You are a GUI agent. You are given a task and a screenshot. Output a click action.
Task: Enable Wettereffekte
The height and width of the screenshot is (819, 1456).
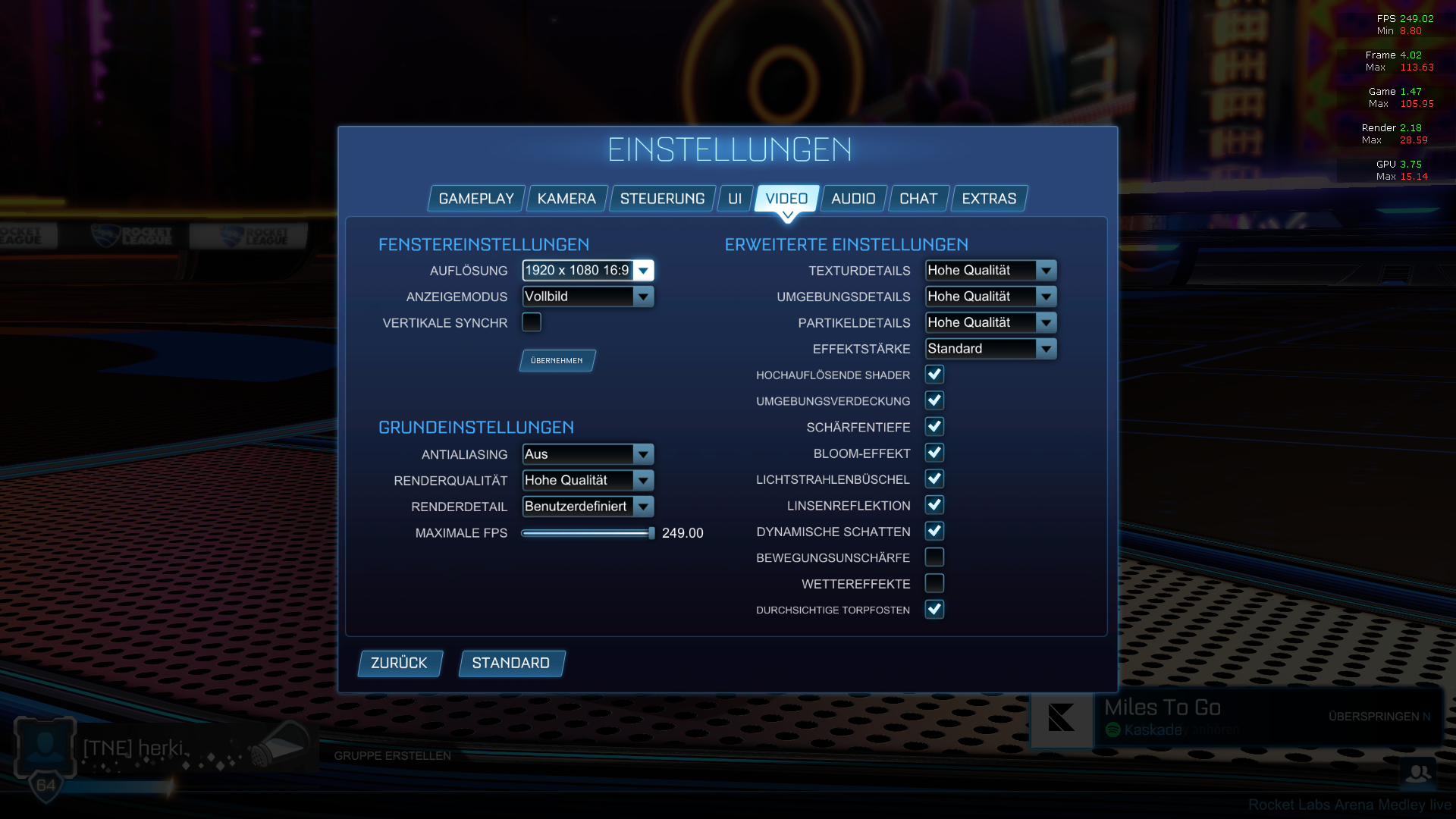tap(935, 583)
